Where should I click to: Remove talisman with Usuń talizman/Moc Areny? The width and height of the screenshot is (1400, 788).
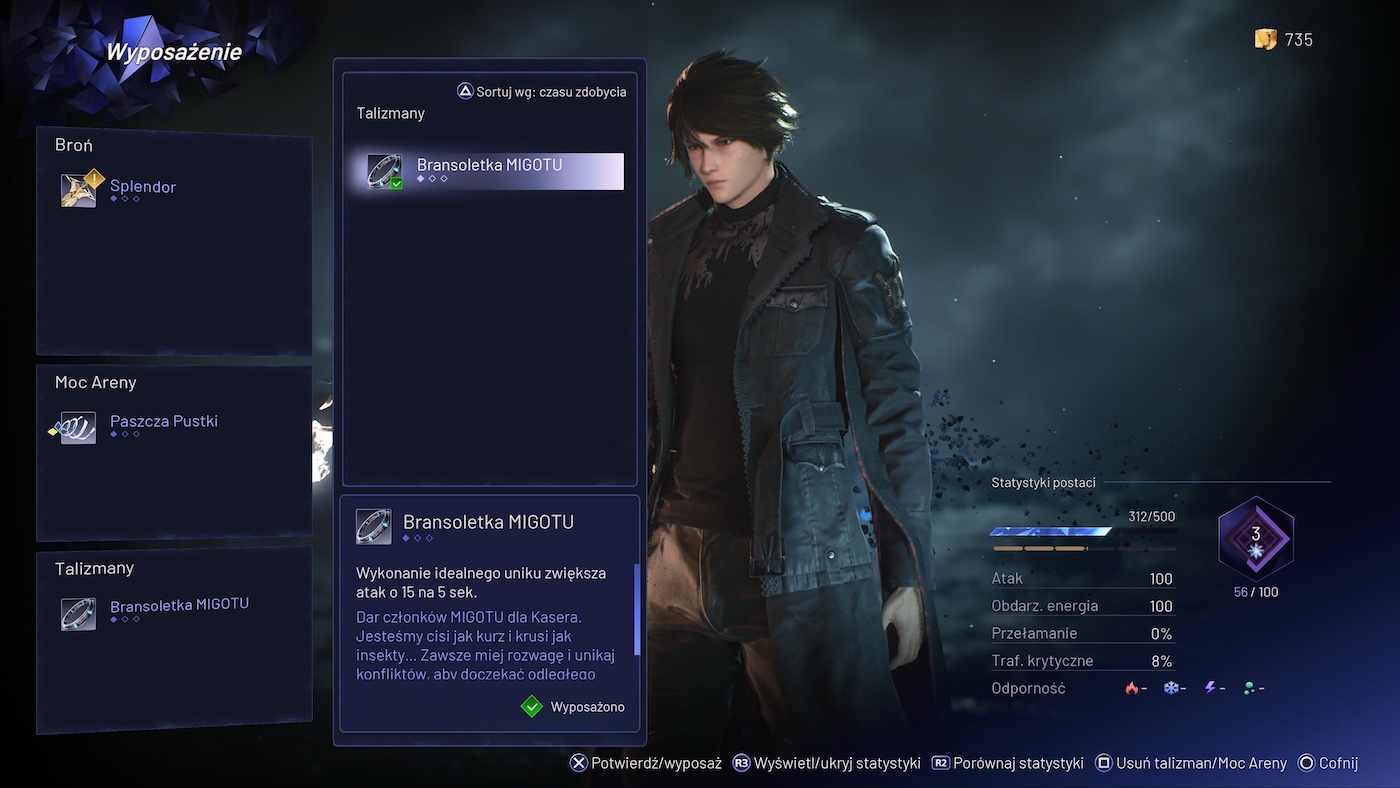coord(1191,763)
